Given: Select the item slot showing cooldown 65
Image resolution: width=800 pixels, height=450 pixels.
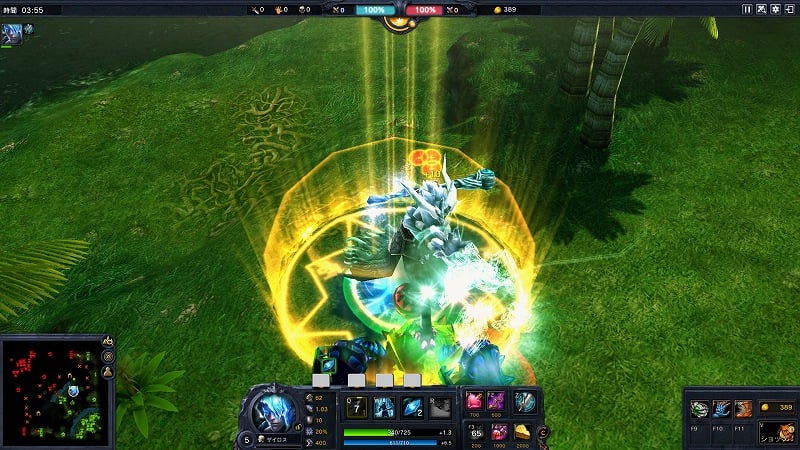Looking at the screenshot, I should [475, 432].
